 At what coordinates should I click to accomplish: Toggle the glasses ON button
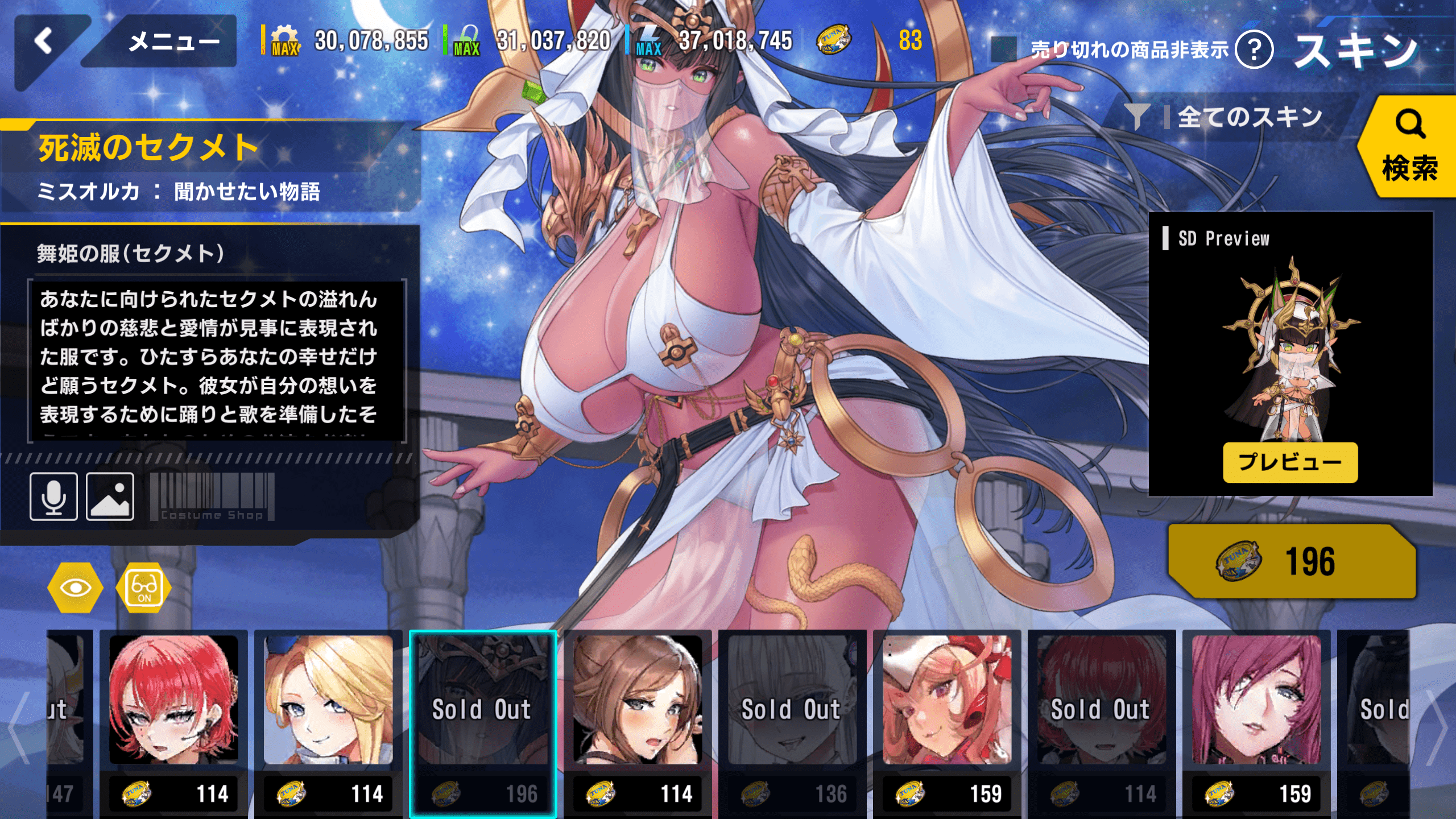[x=144, y=588]
